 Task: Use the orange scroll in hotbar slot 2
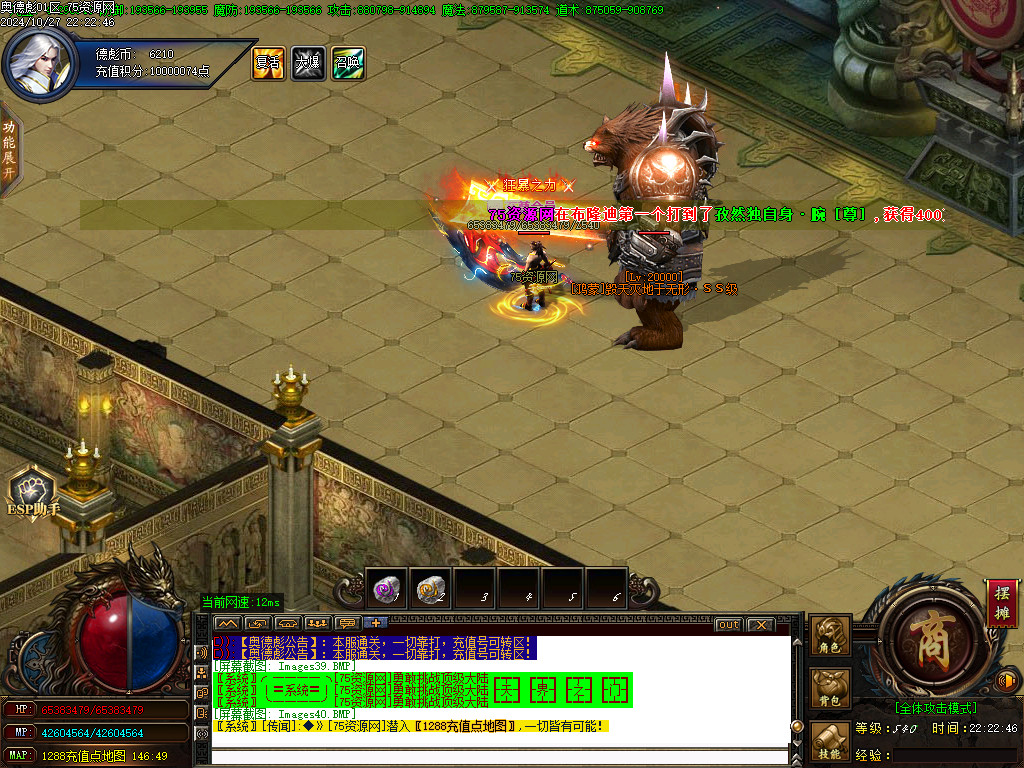(431, 590)
